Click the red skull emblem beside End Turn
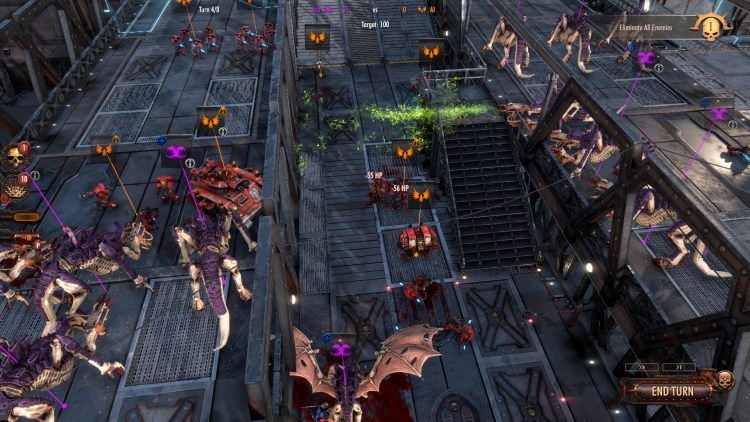 coord(722,380)
